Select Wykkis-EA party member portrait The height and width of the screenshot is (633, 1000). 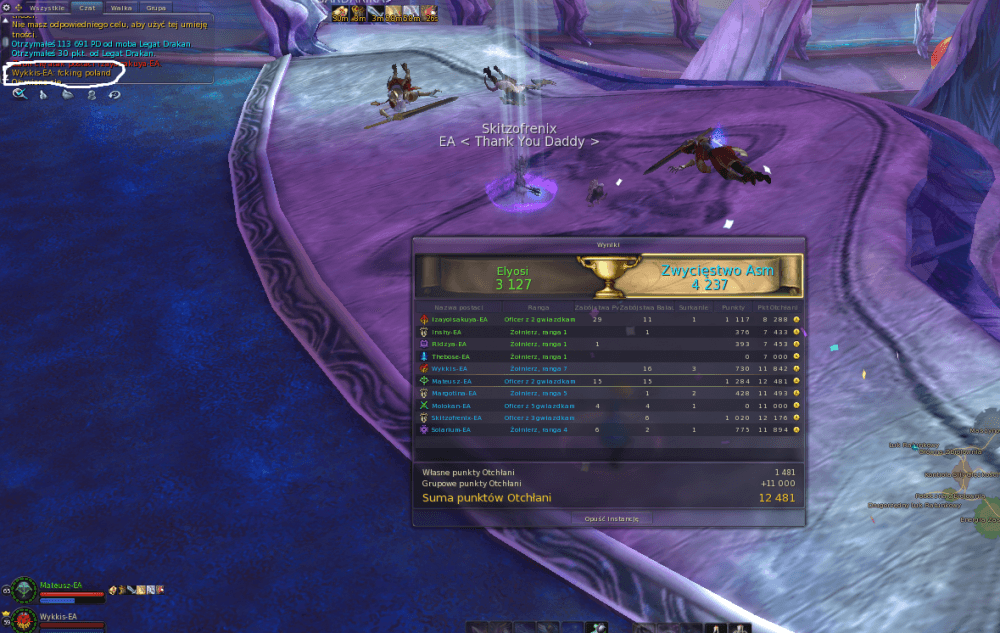point(22,620)
